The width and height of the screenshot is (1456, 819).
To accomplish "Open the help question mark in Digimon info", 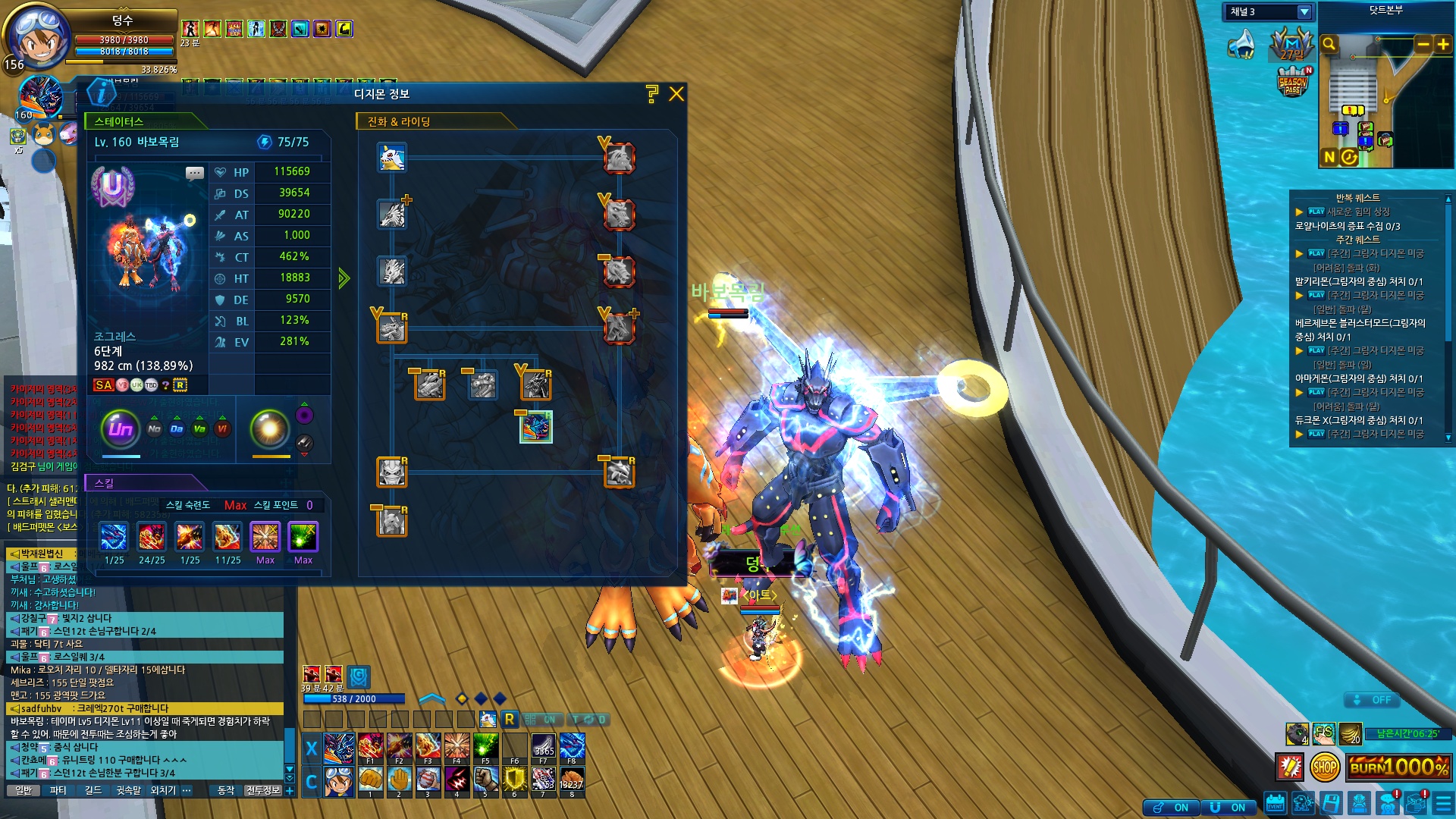I will click(652, 94).
